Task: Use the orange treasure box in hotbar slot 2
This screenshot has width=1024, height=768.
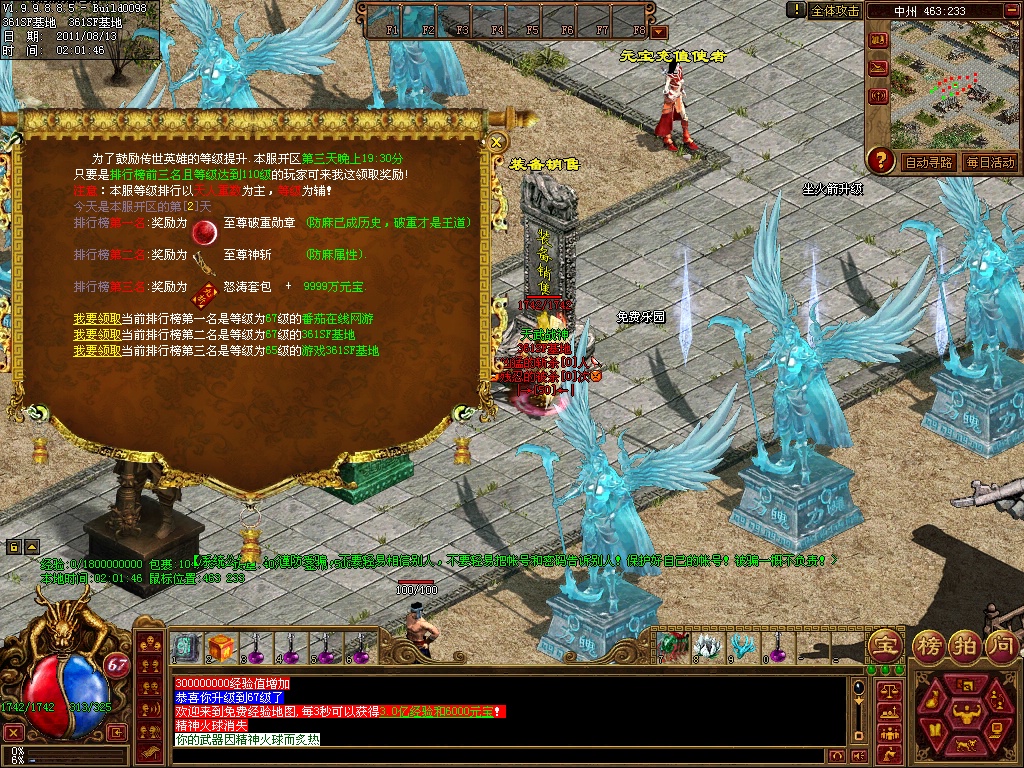Action: 221,648
